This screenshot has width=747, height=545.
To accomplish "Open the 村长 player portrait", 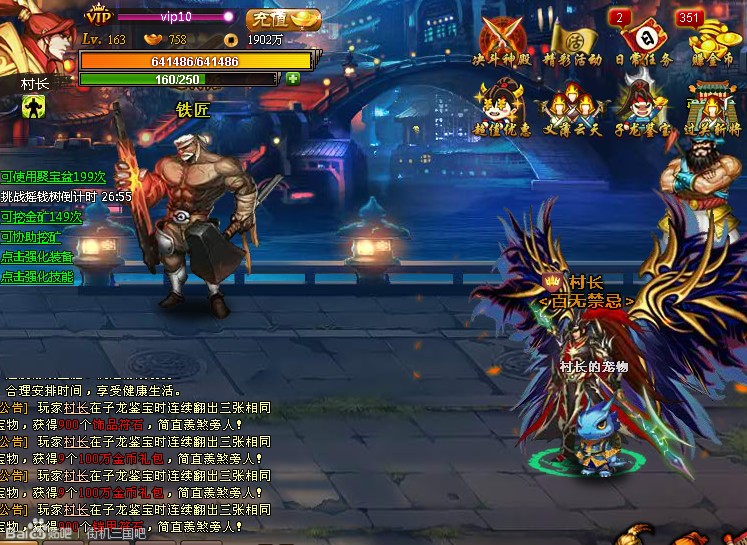I will coord(38,36).
